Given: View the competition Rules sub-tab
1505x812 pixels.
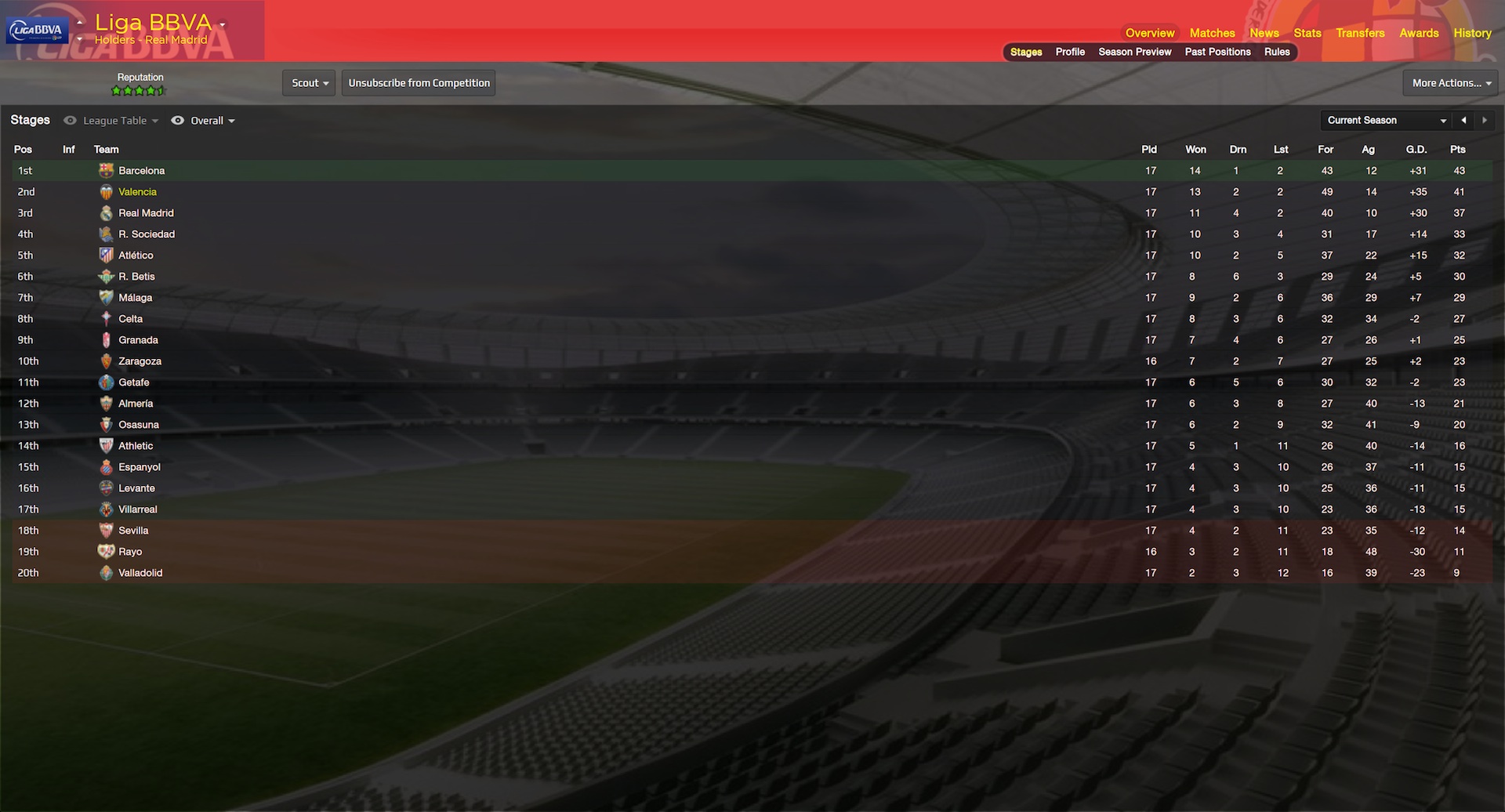Looking at the screenshot, I should 1277,52.
